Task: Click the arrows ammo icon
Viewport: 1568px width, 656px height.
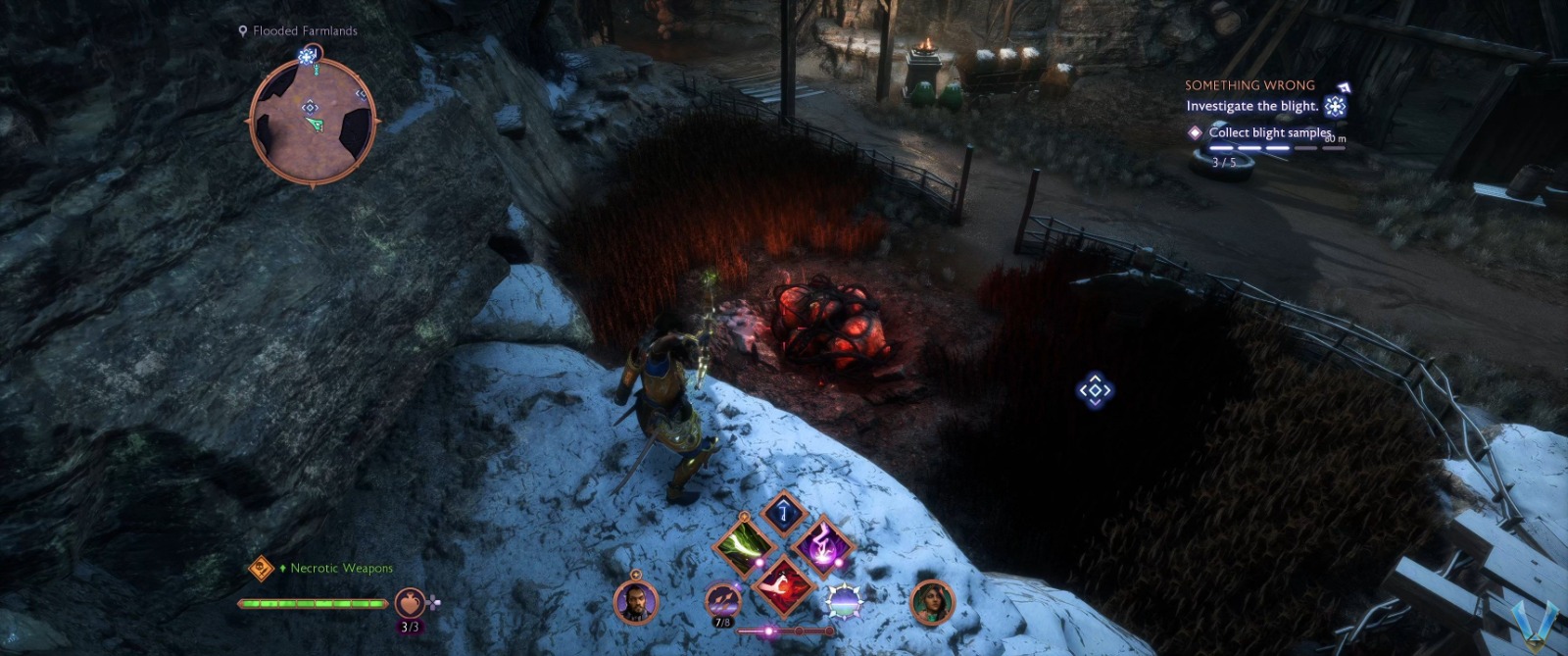Action: point(723,599)
